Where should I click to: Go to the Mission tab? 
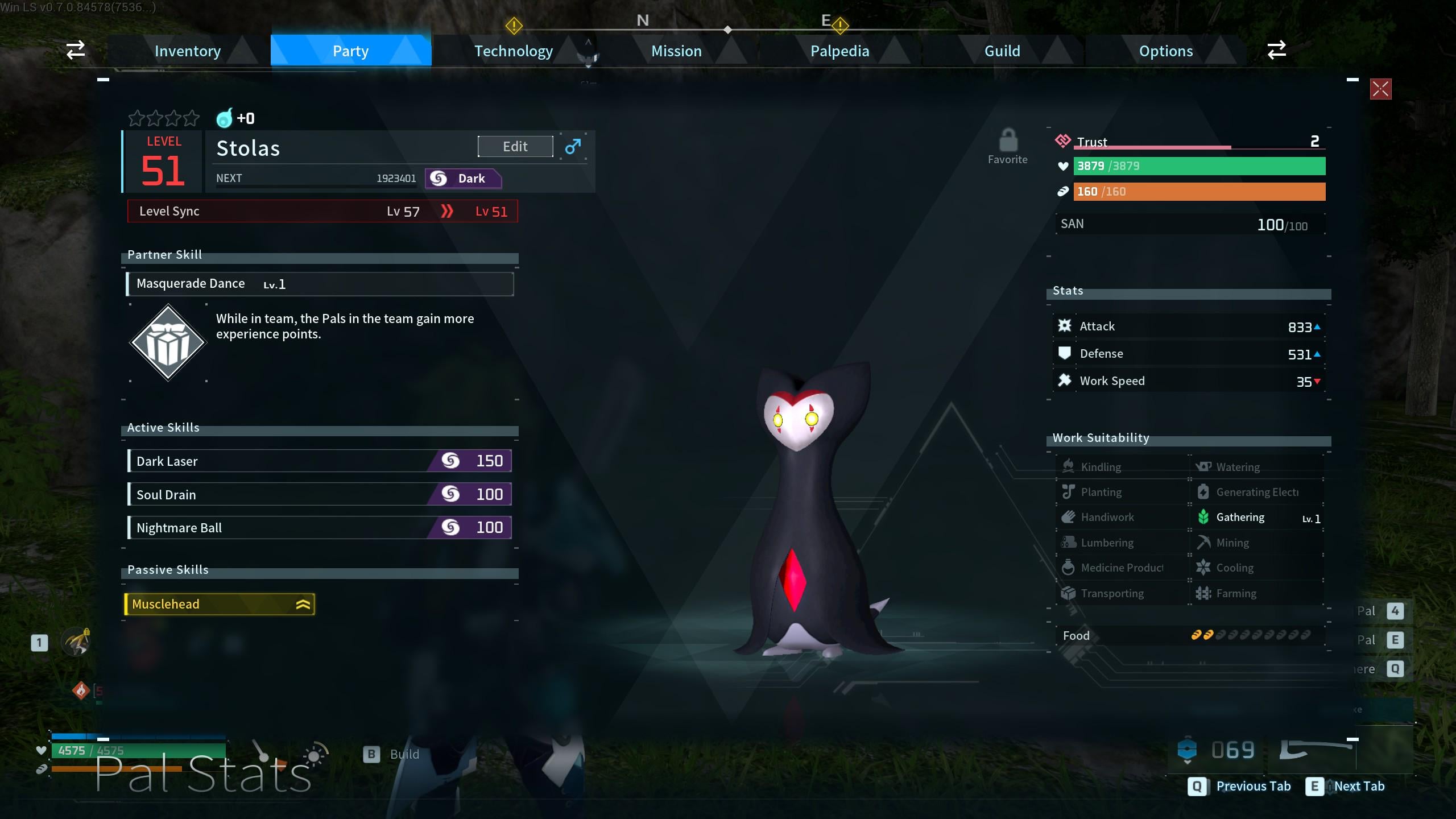pos(676,51)
